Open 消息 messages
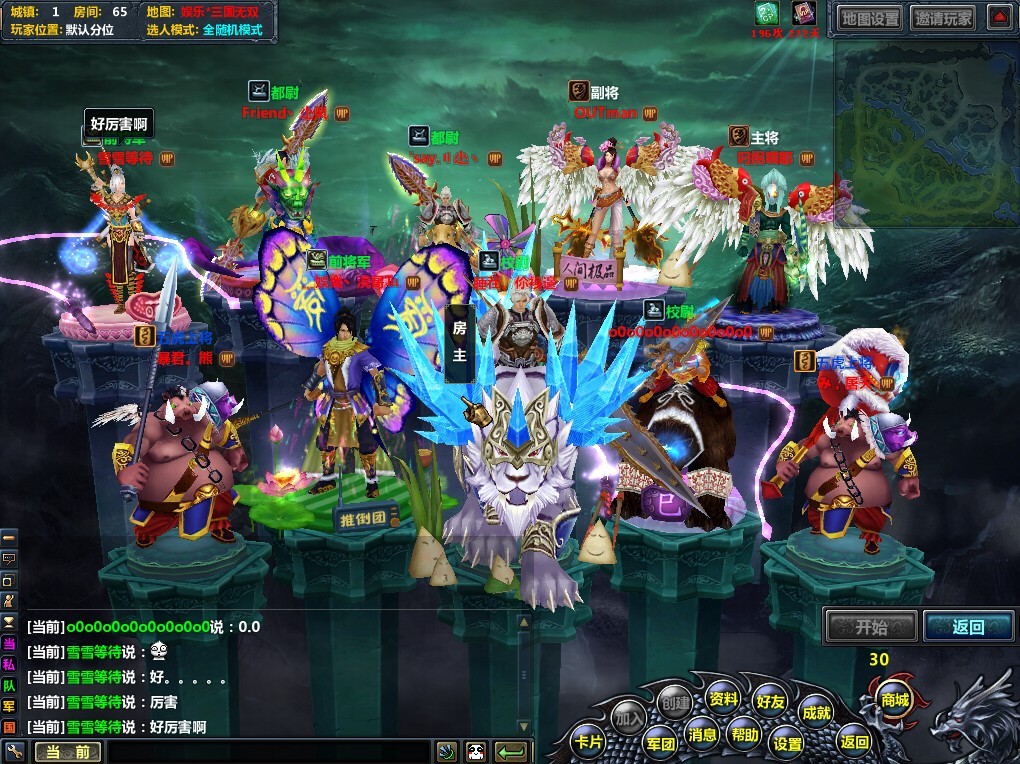Screen dimensions: 1020x764 click(702, 735)
